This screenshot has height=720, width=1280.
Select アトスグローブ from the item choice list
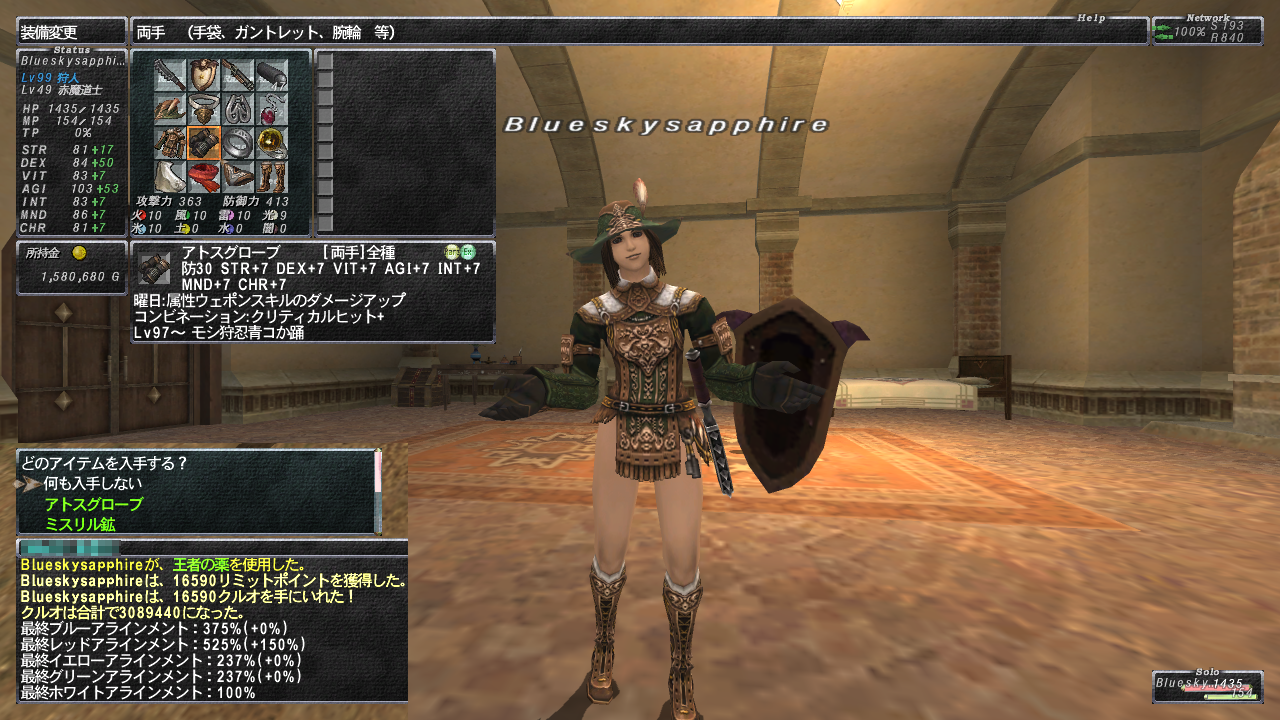point(93,504)
